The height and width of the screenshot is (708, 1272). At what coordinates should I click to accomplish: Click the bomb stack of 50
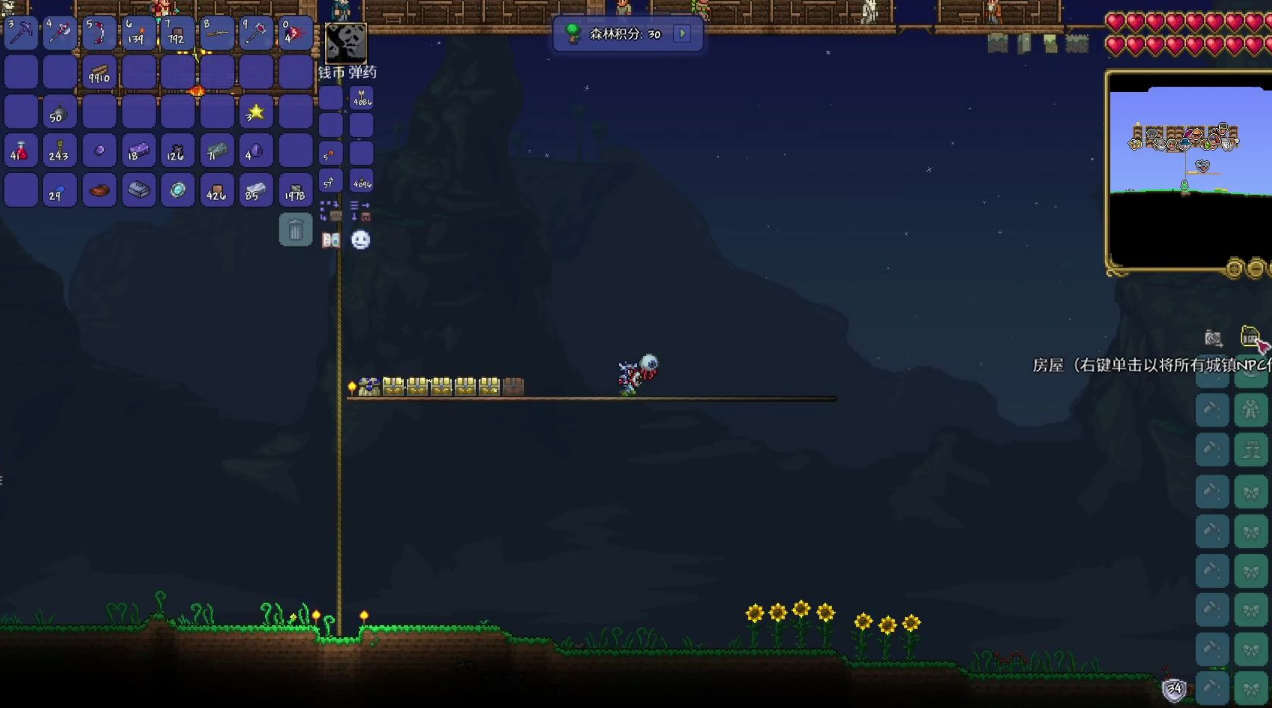pyautogui.click(x=60, y=111)
